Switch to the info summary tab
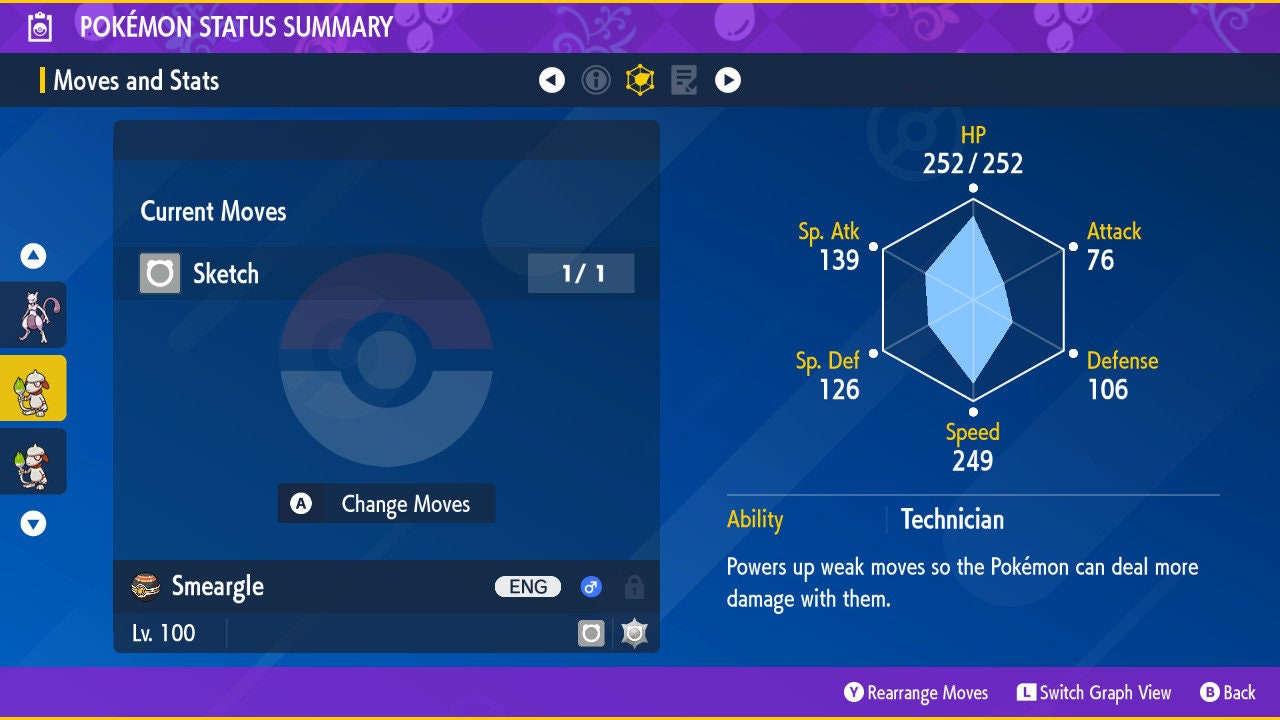The width and height of the screenshot is (1280, 720). pos(596,80)
